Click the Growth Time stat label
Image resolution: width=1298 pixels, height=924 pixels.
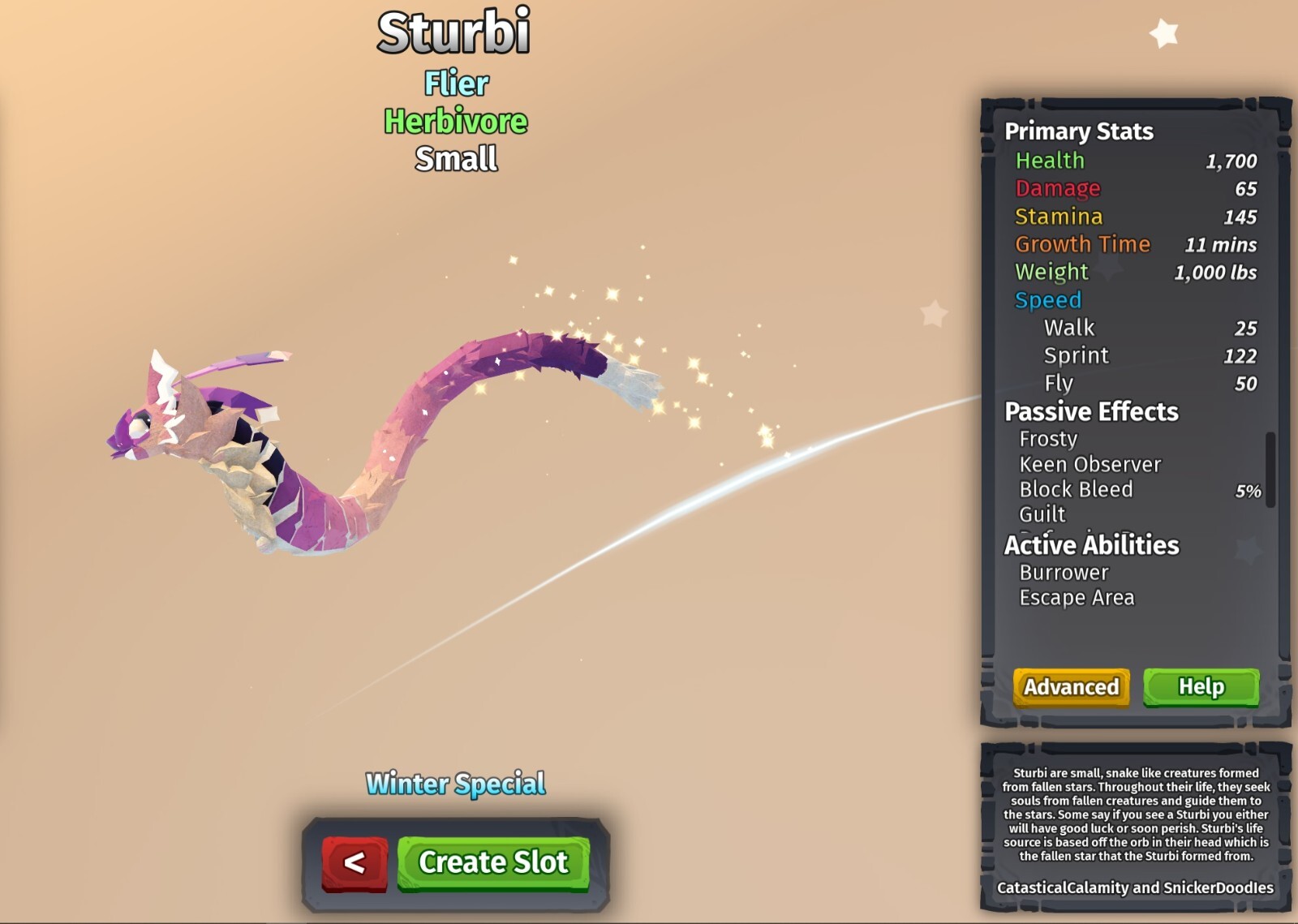tap(1082, 244)
